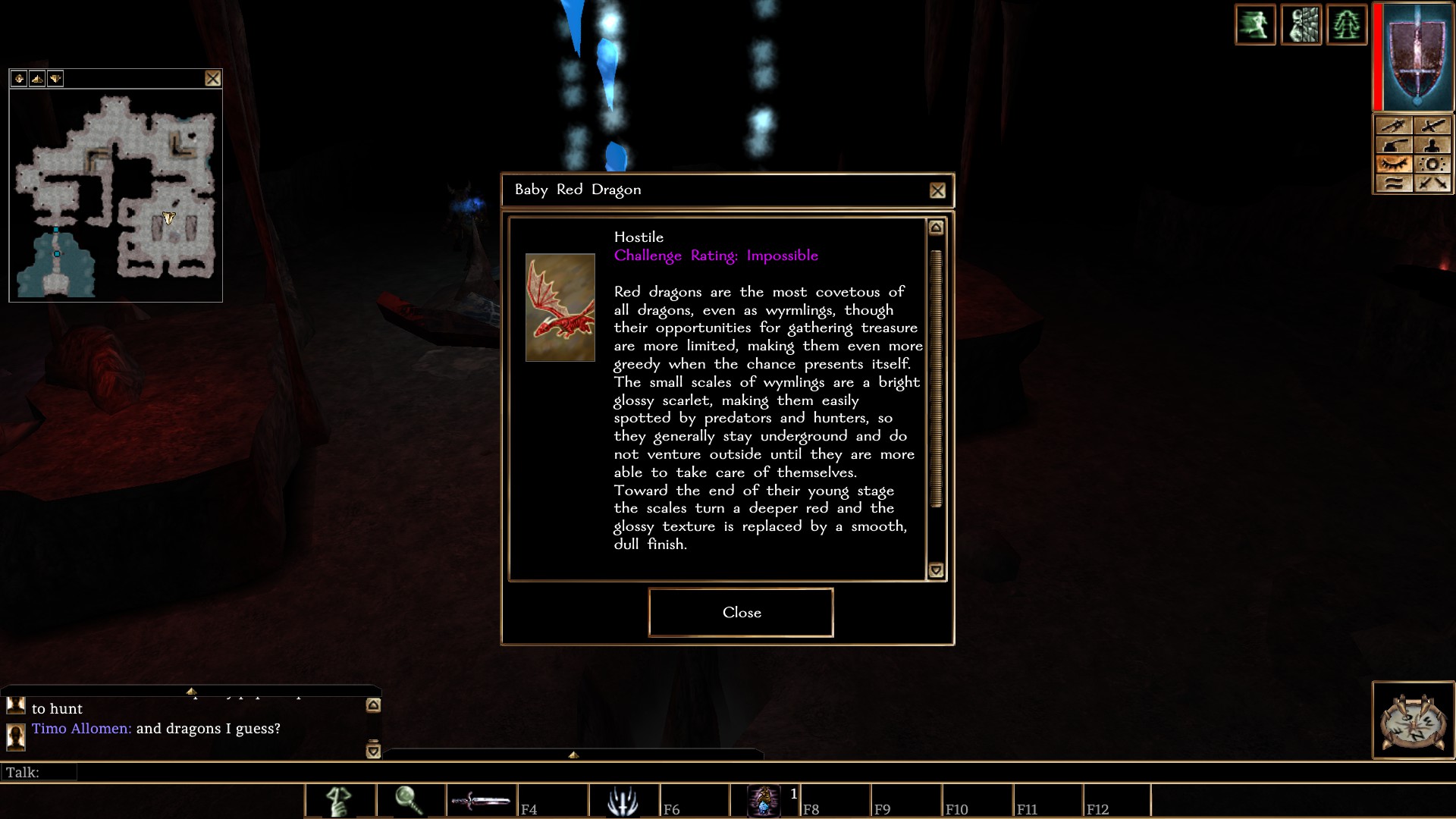The width and height of the screenshot is (1456, 819).
Task: Click the minimap center-on-player button
Action: coord(19,78)
